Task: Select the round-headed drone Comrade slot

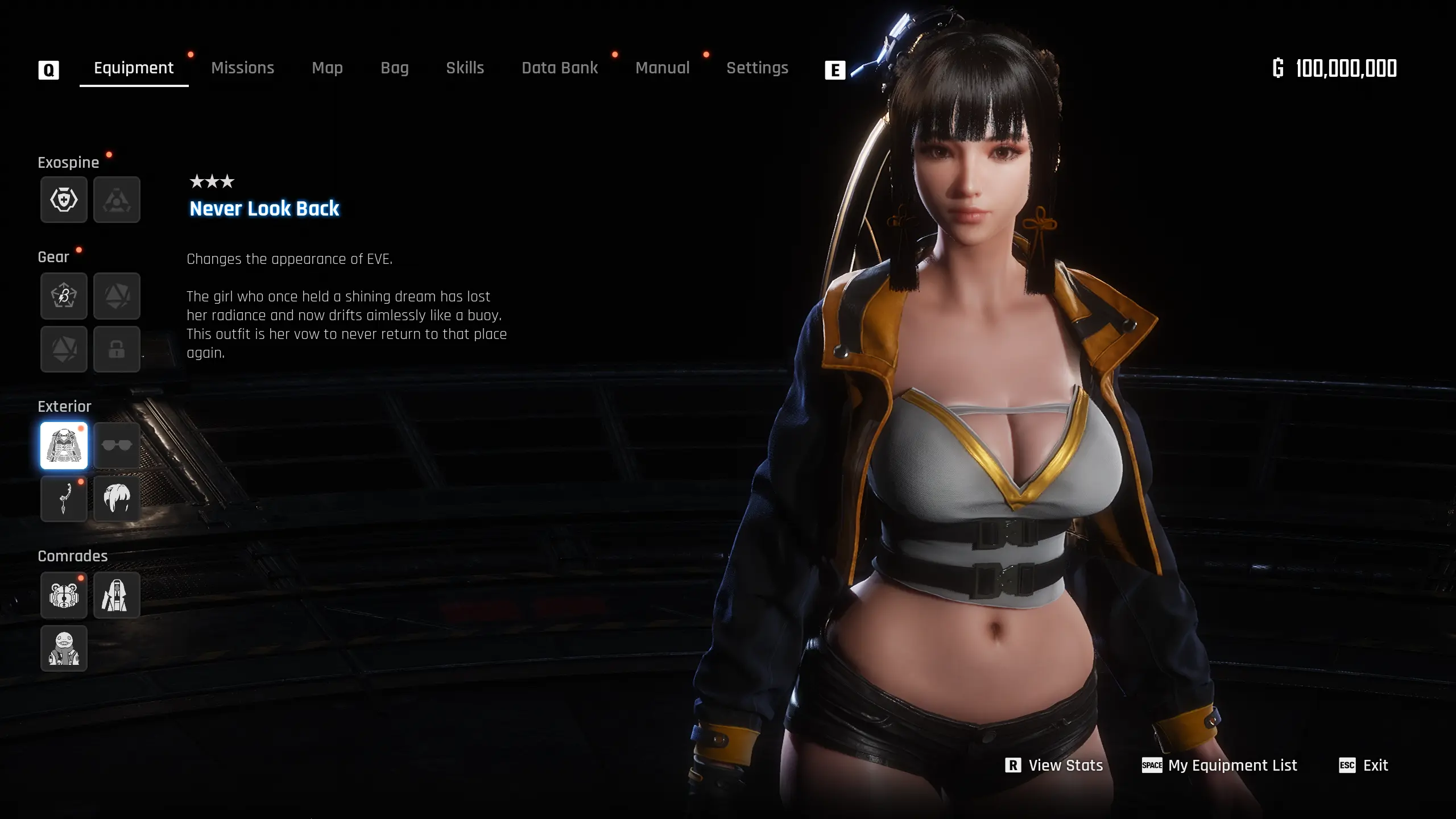Action: tap(64, 649)
